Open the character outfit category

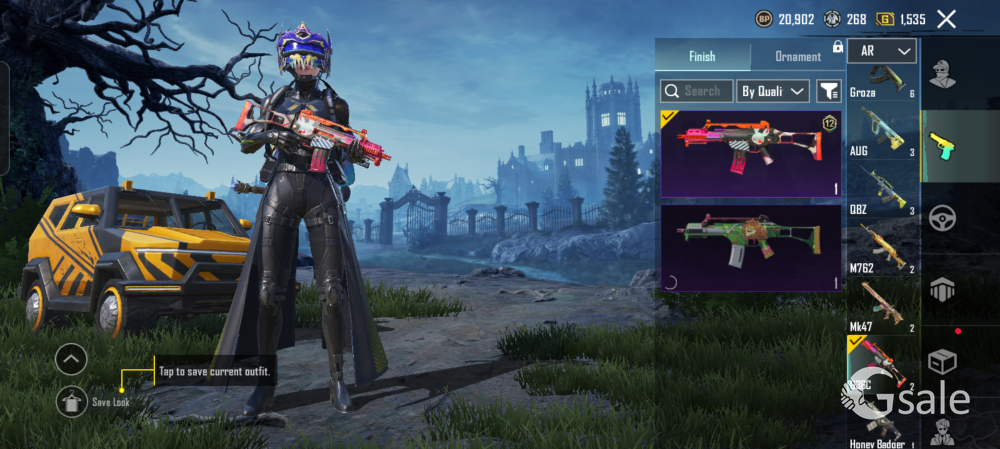click(942, 74)
